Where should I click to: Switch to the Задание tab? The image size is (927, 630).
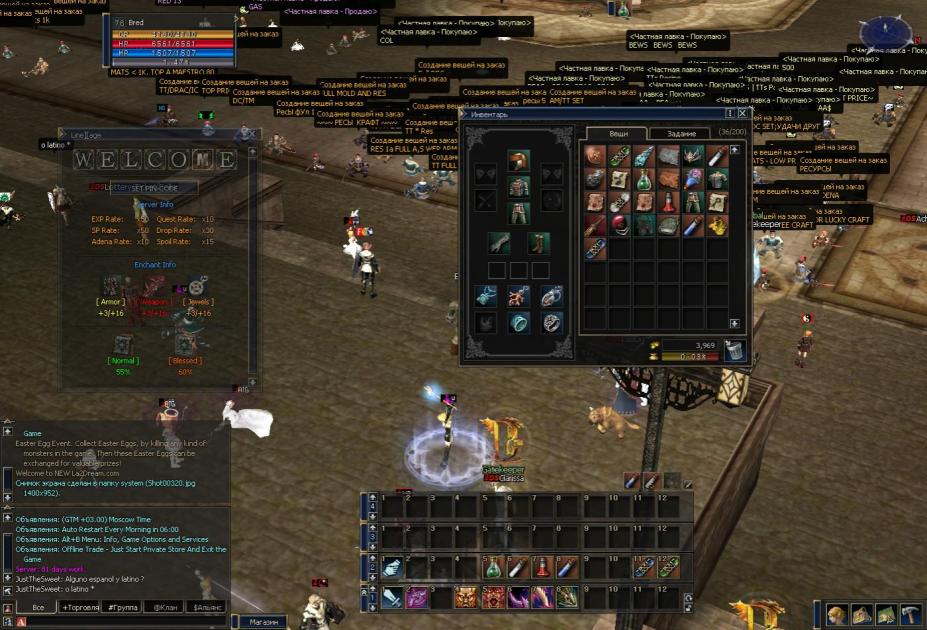[x=680, y=133]
